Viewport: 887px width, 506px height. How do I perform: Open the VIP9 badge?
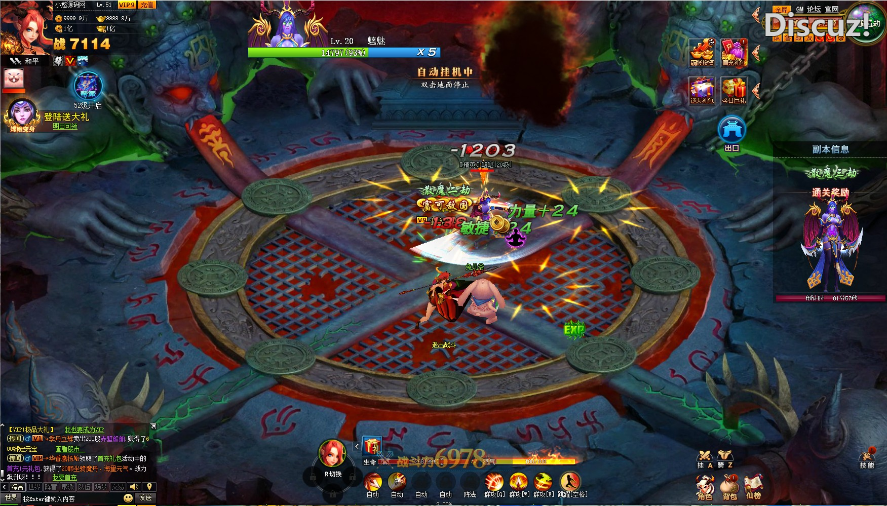click(126, 6)
